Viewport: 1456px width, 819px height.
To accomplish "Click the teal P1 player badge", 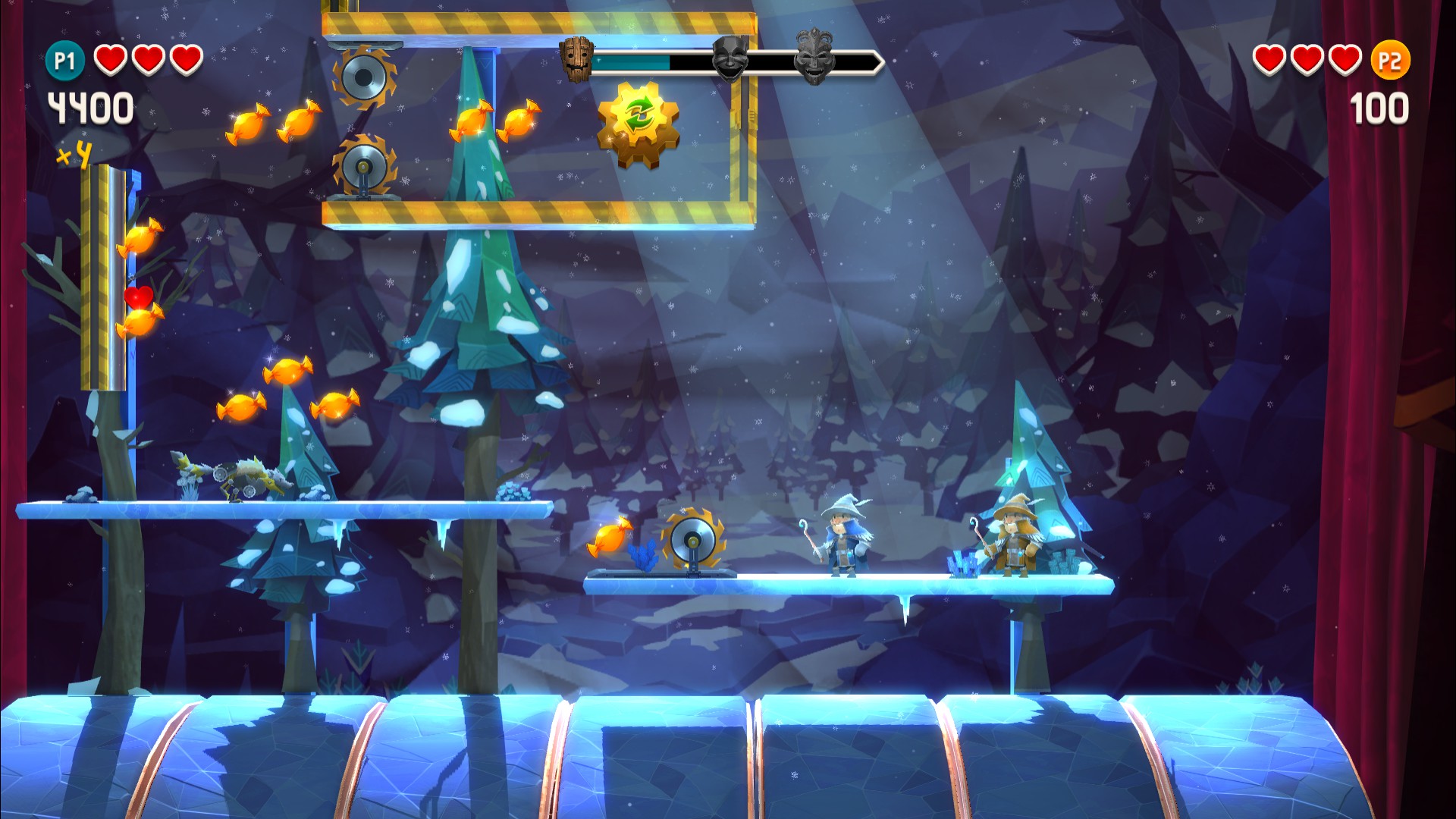I will (x=64, y=61).
